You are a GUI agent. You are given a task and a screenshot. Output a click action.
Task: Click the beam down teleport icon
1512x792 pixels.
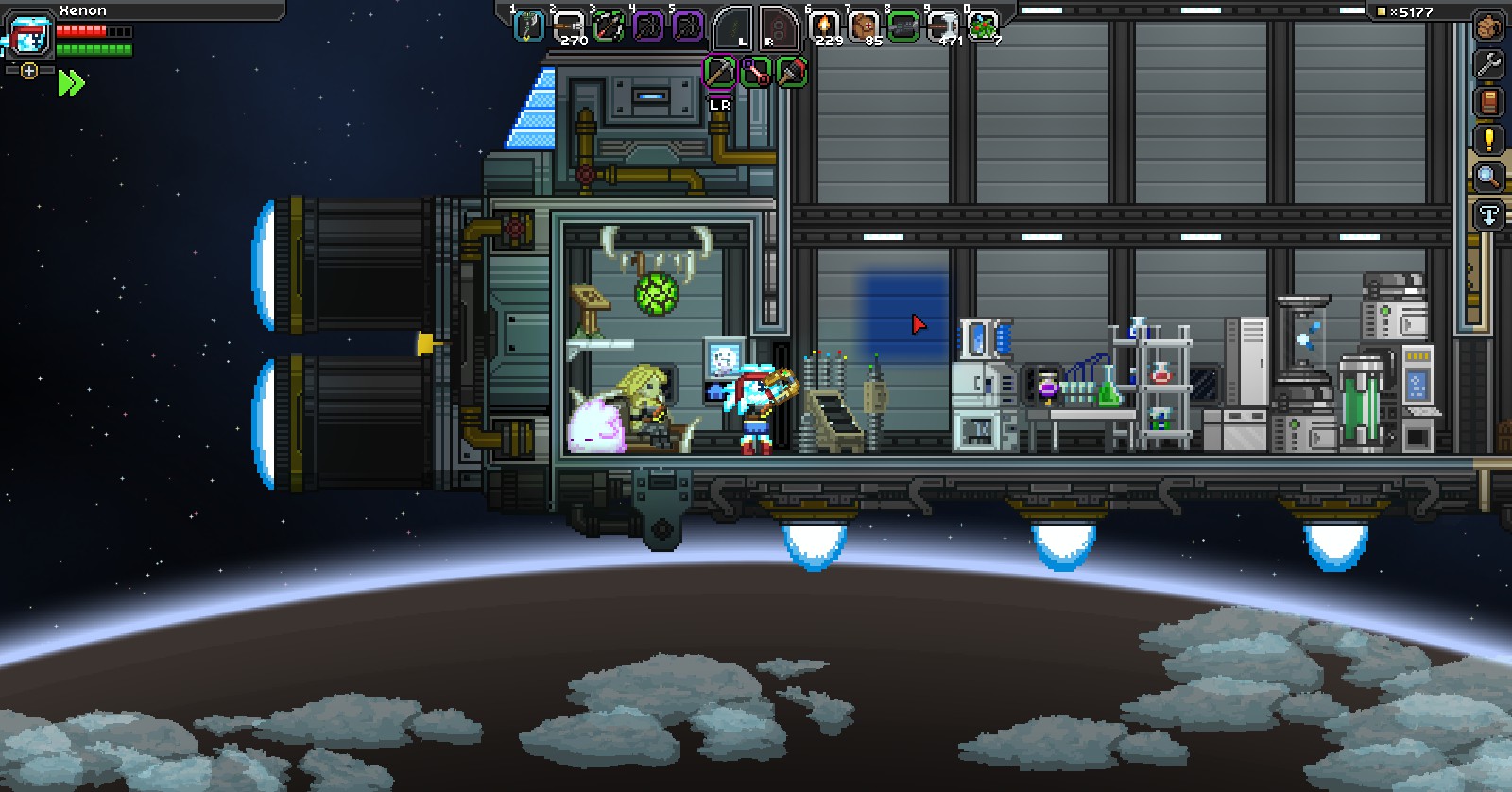click(x=1488, y=215)
